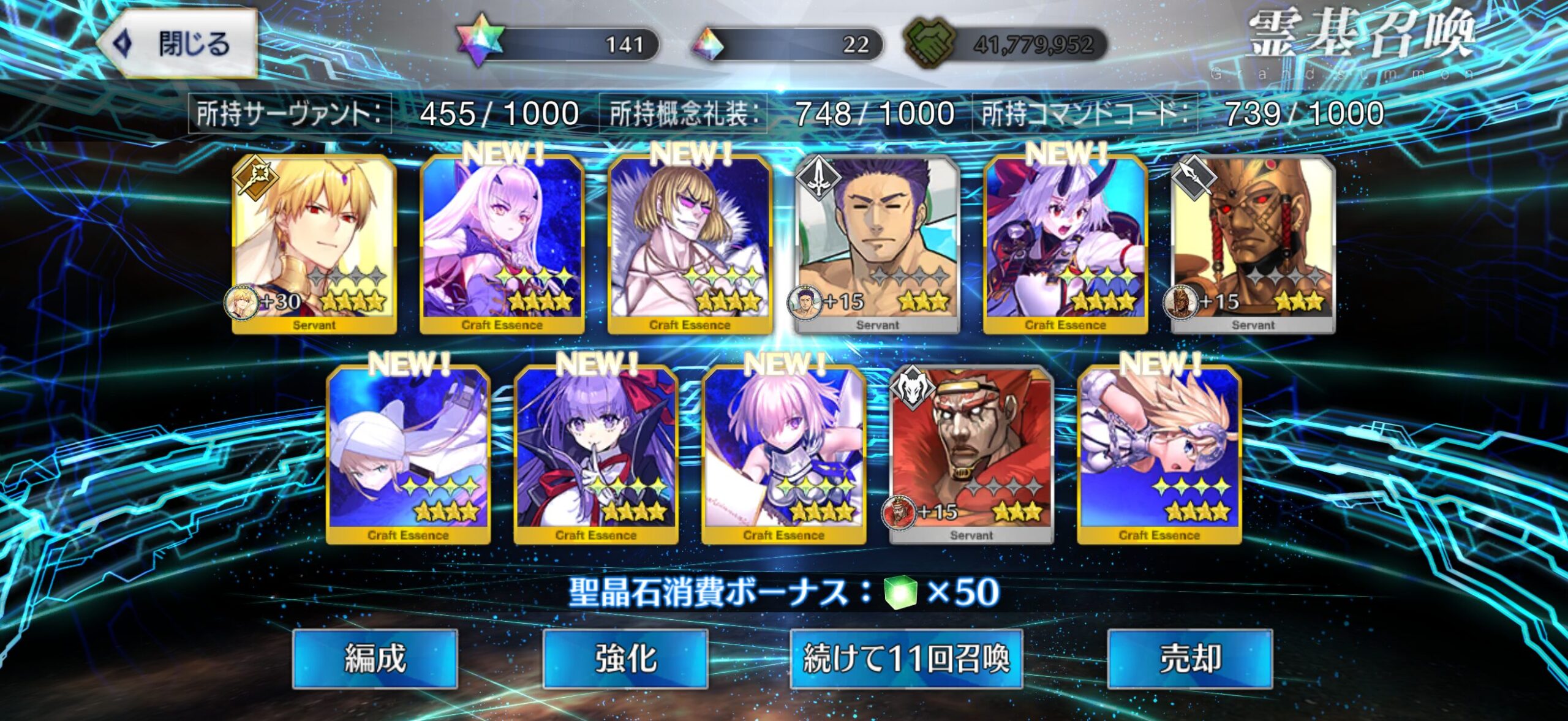Viewport: 1568px width, 721px height.
Task: Inspect the blonde girl with white gauntlets craft essence
Action: (x=1159, y=455)
